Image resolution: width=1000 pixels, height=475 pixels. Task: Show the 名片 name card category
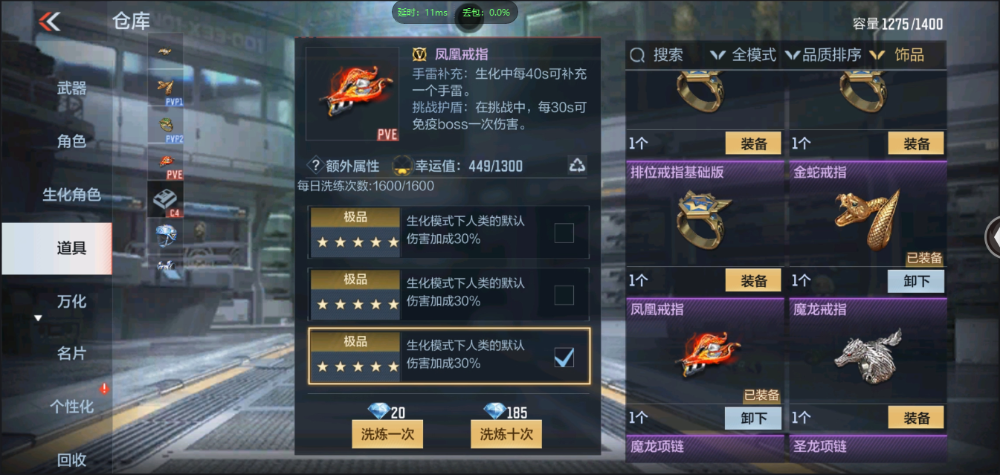click(71, 353)
